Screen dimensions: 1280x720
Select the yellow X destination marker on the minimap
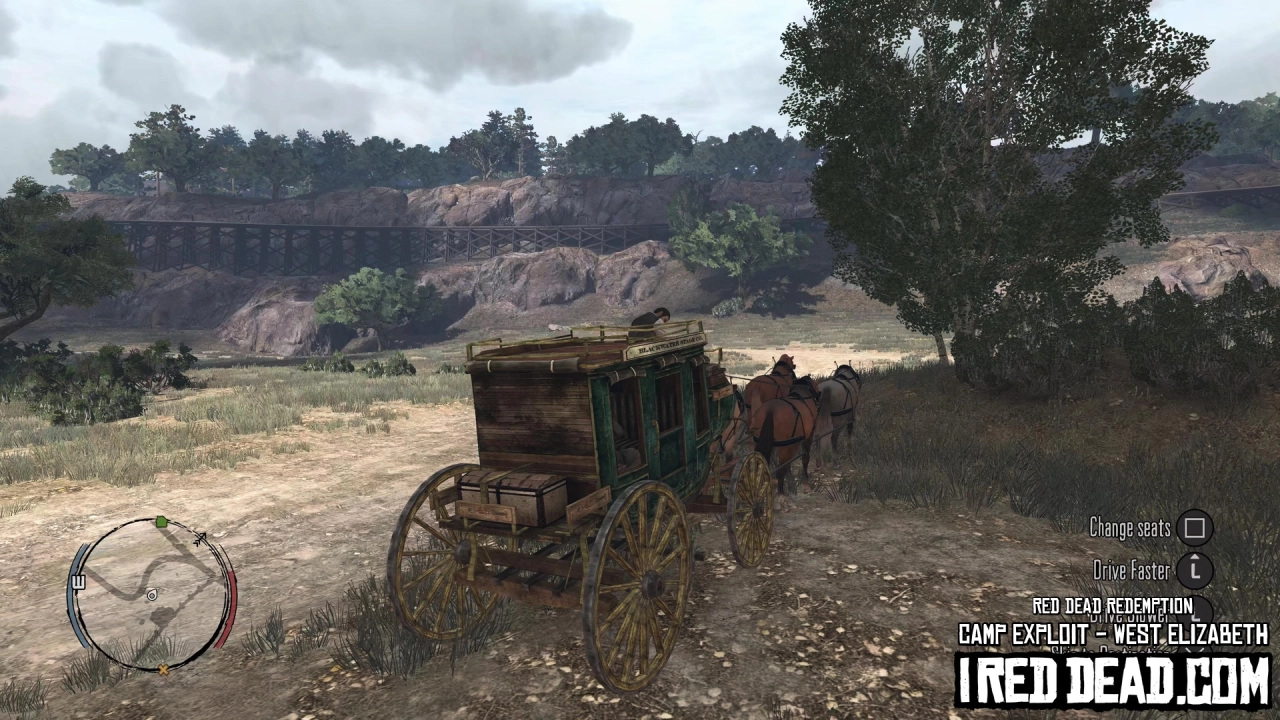tap(163, 669)
